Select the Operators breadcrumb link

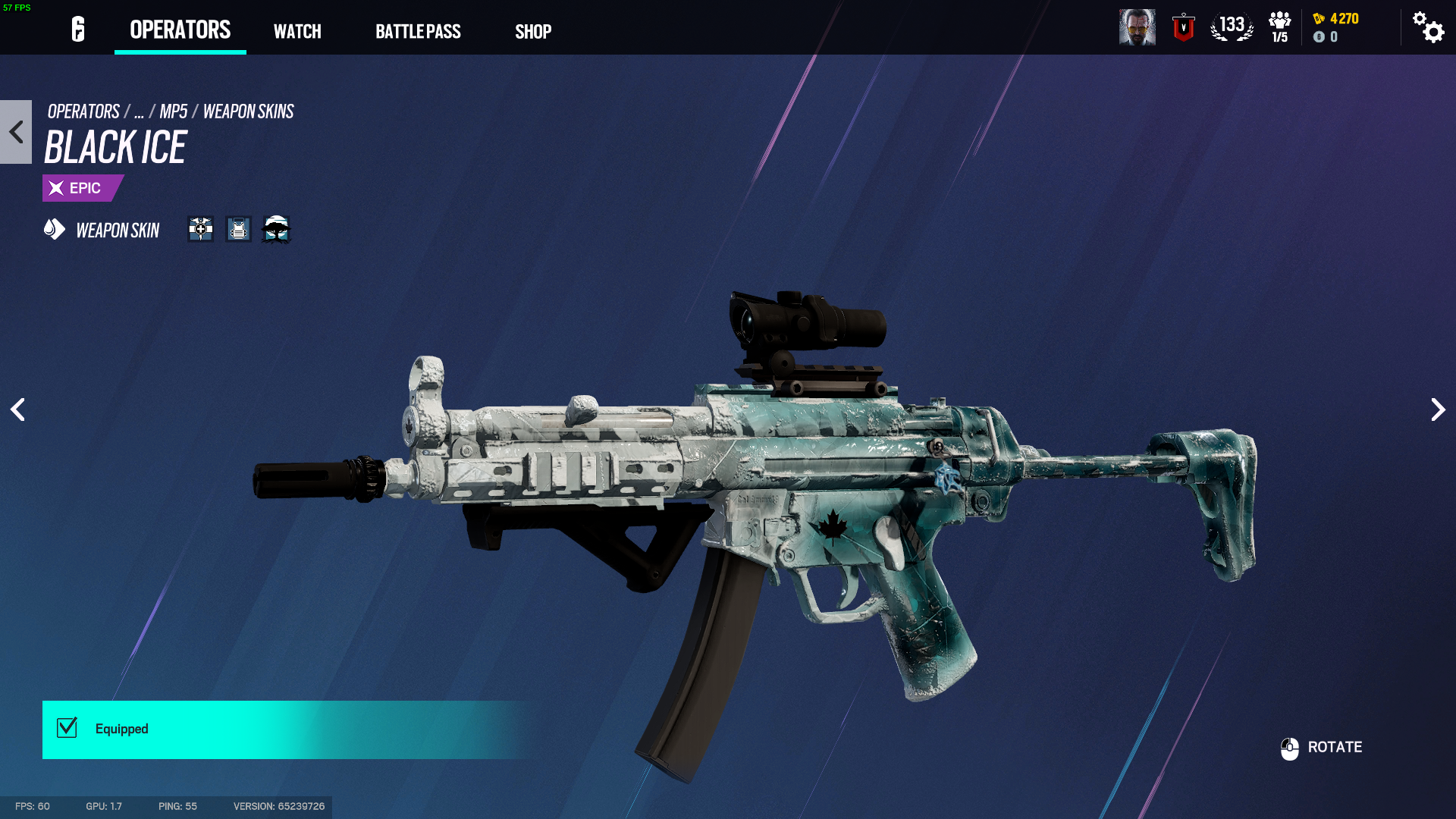point(83,111)
